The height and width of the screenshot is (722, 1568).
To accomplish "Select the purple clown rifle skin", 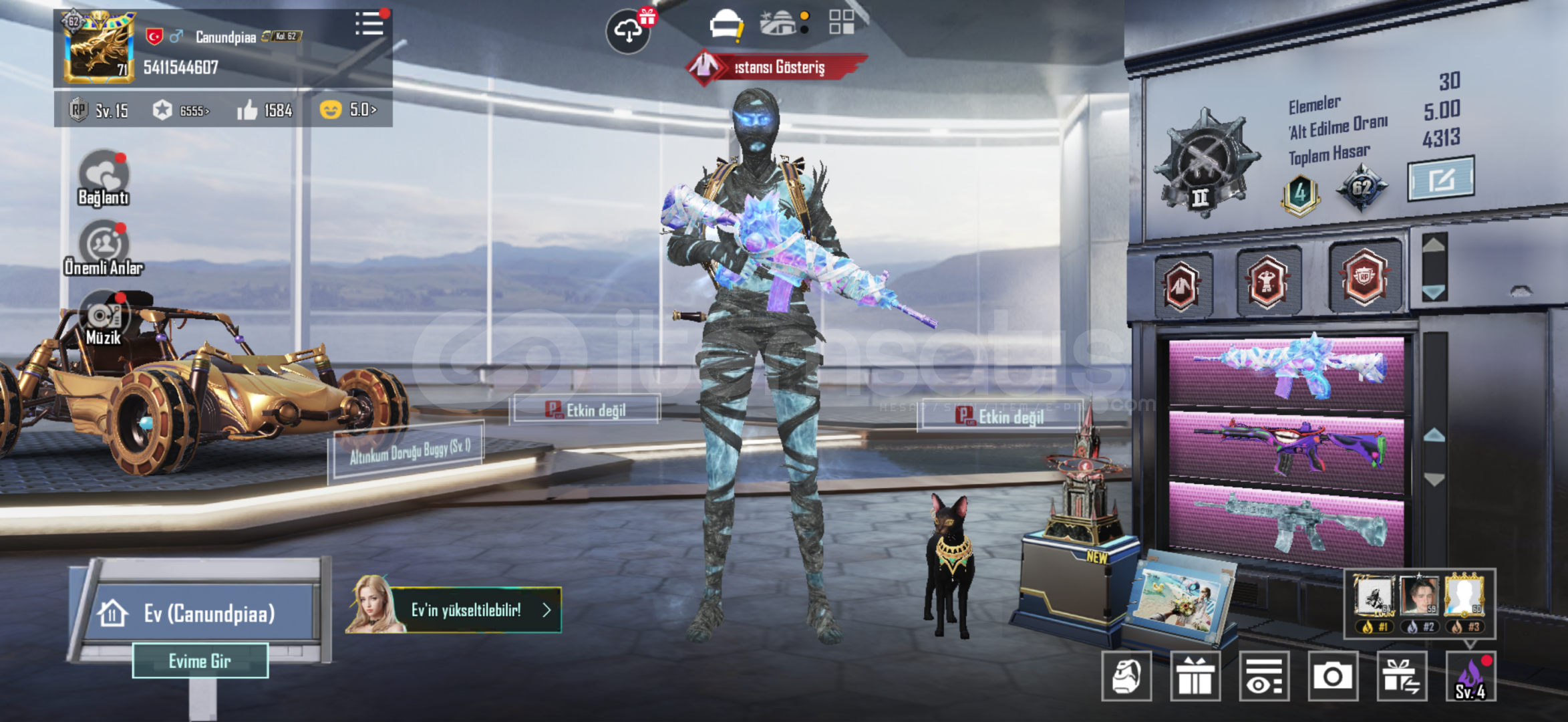I will [1287, 446].
